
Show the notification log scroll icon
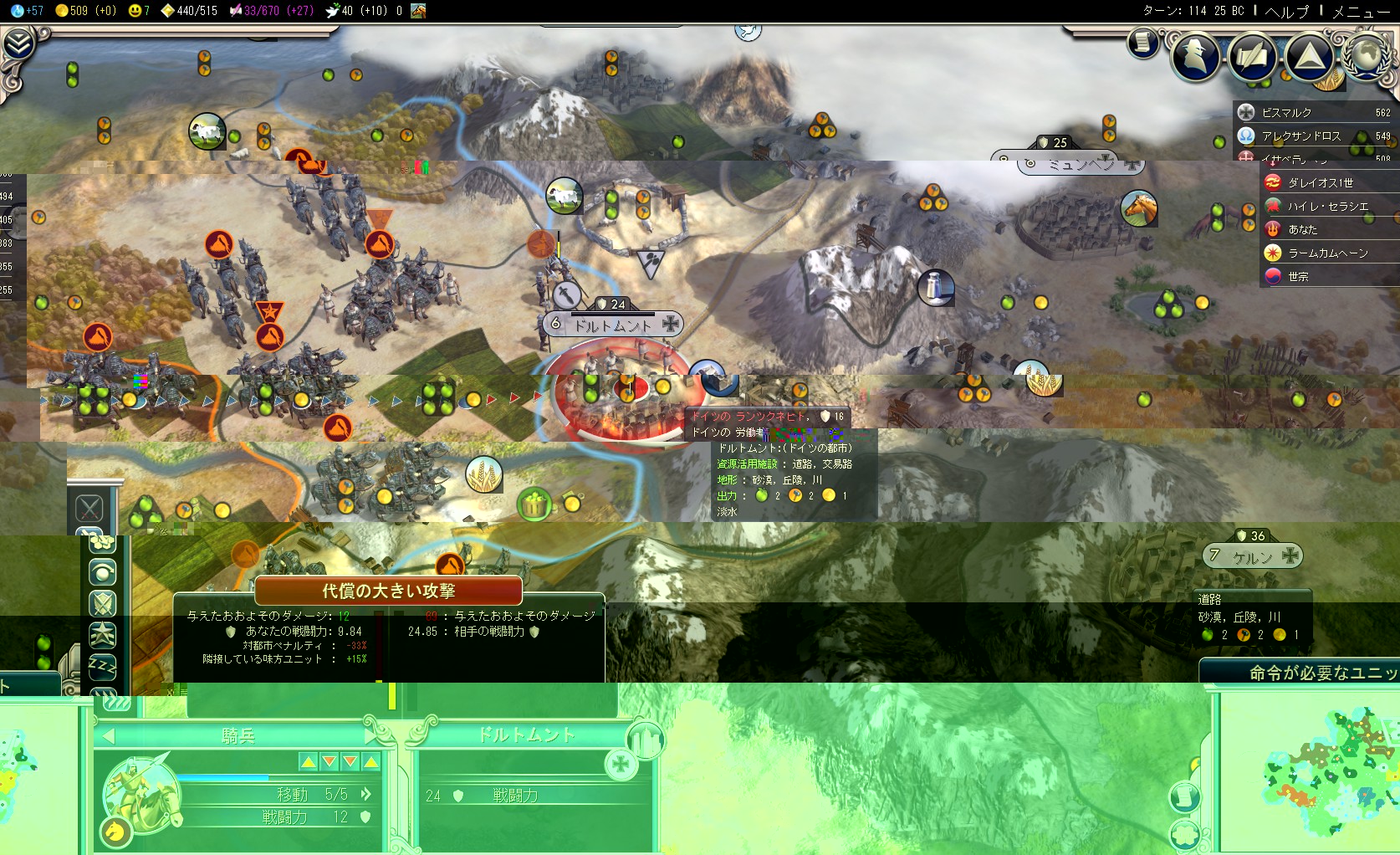1142,42
